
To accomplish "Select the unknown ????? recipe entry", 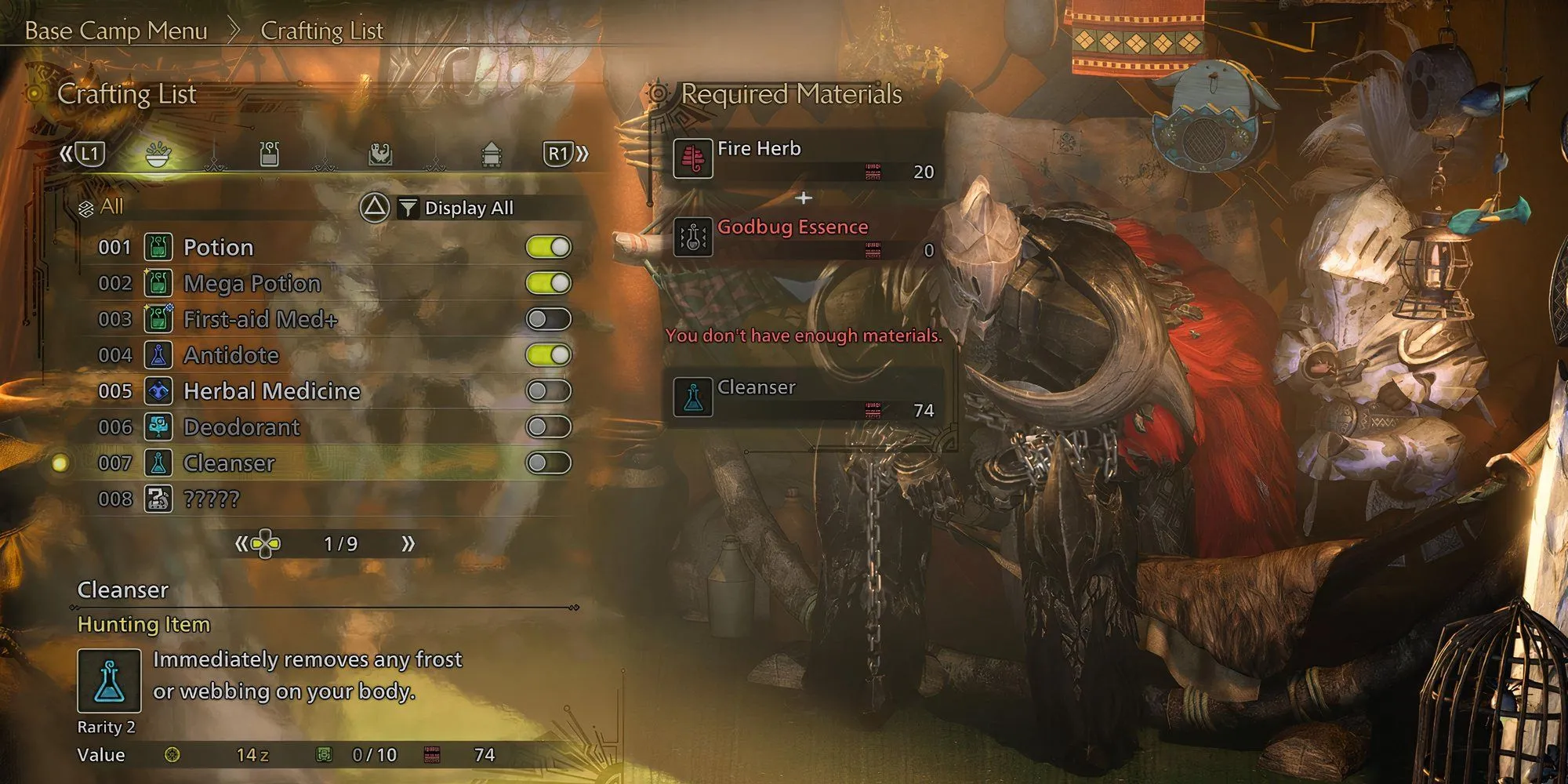I will 211,499.
